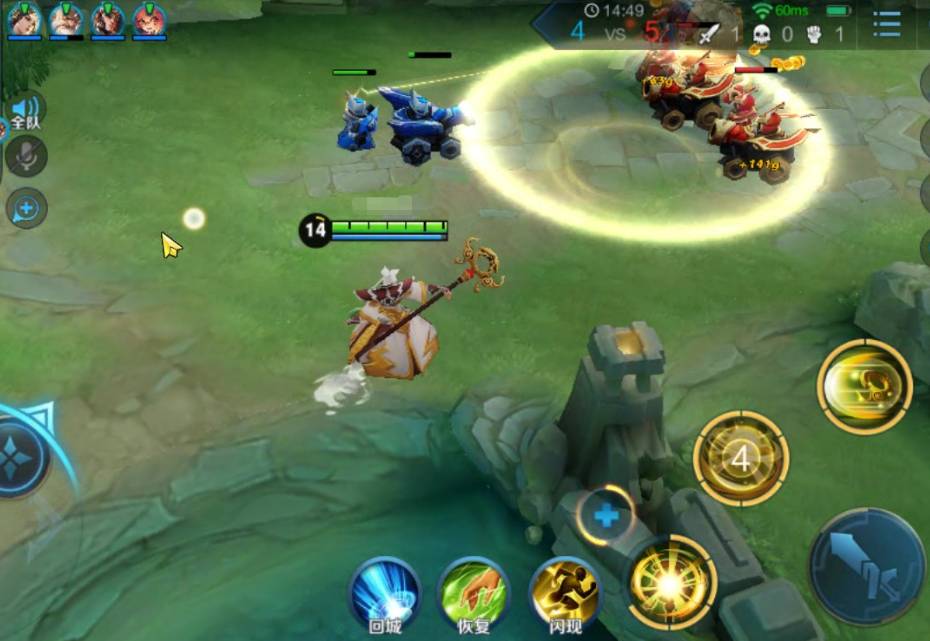Activate the 回城 recall spell
This screenshot has height=641, width=930.
point(385,592)
